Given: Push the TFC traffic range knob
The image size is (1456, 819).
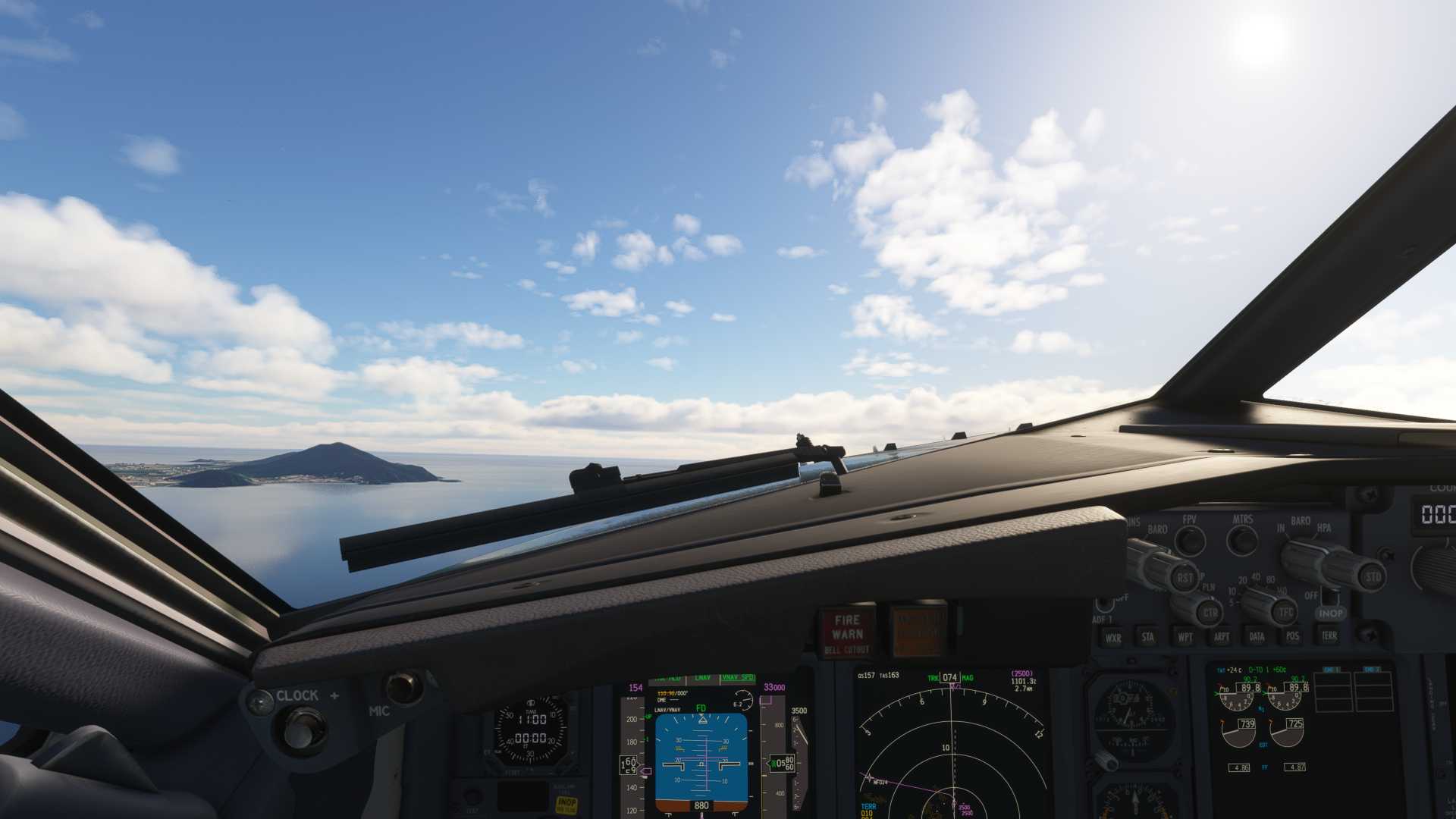Looking at the screenshot, I should [1285, 611].
